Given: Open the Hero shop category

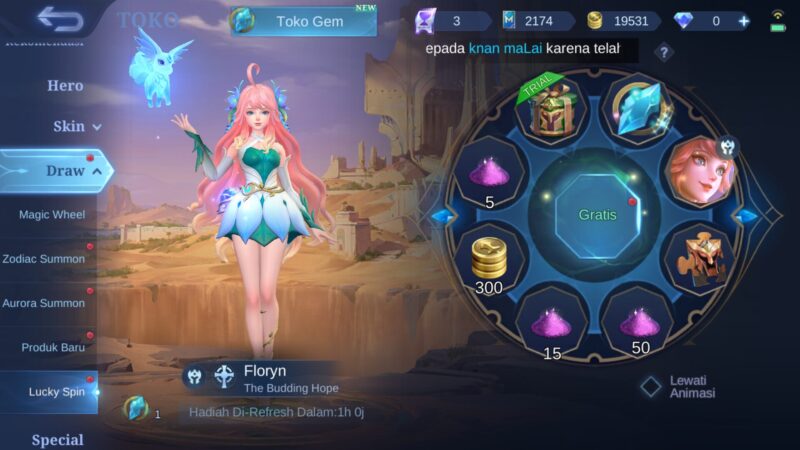Looking at the screenshot, I should pyautogui.click(x=65, y=85).
